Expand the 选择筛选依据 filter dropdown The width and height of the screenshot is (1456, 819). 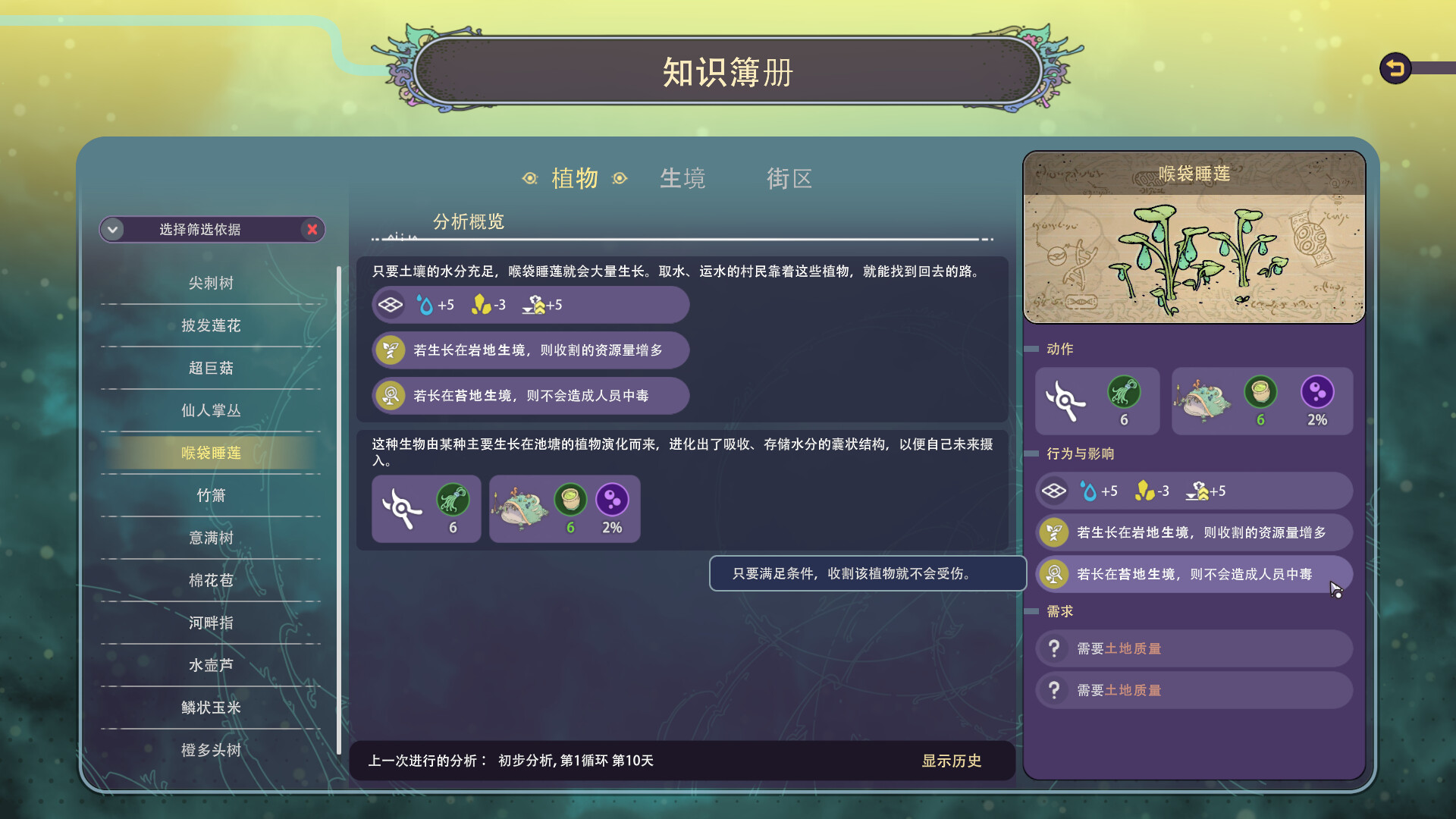pos(112,229)
